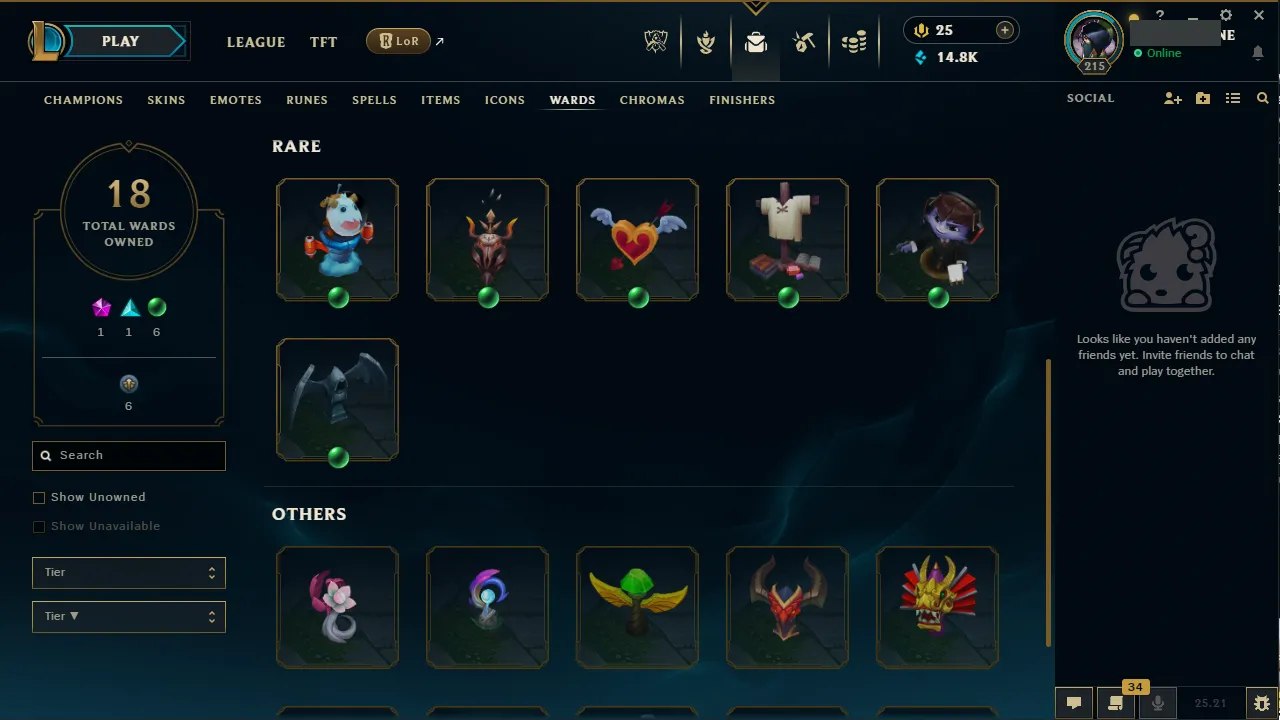Toggle the friends list view icon

(1233, 98)
